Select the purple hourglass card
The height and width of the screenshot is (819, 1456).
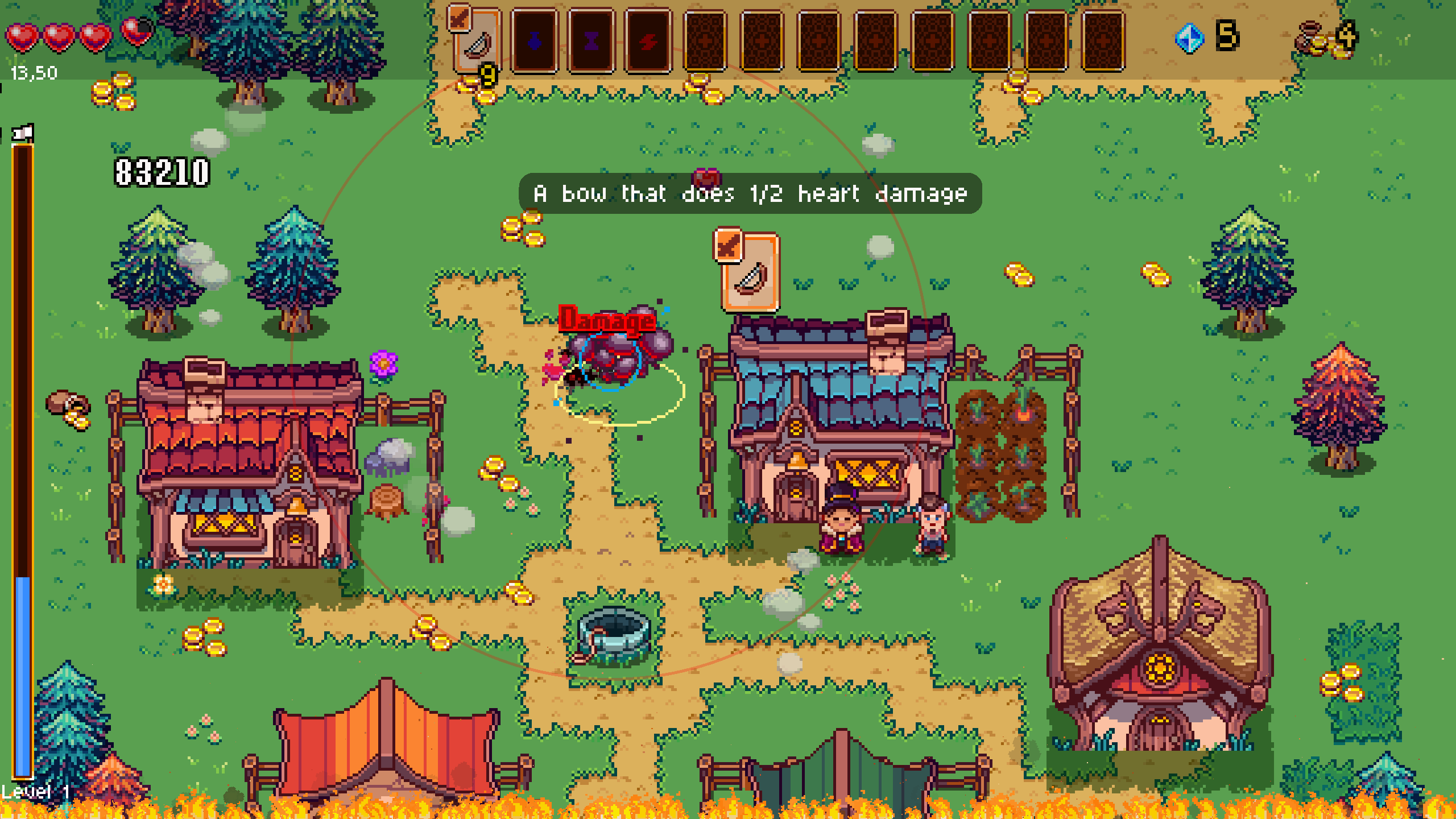coord(591,43)
